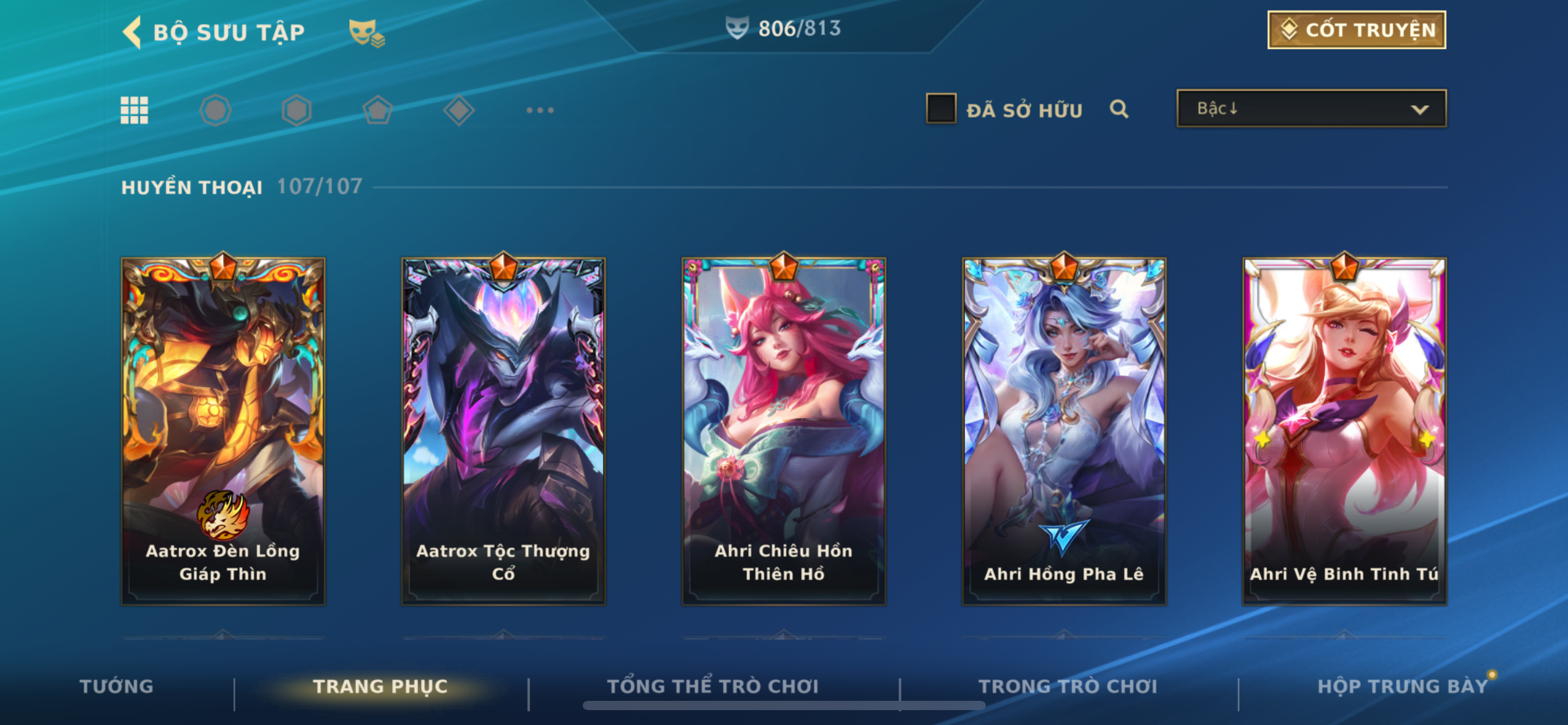1568x725 pixels.
Task: Choose Ahri Hồng Pha Lê skin card
Action: (x=1064, y=431)
